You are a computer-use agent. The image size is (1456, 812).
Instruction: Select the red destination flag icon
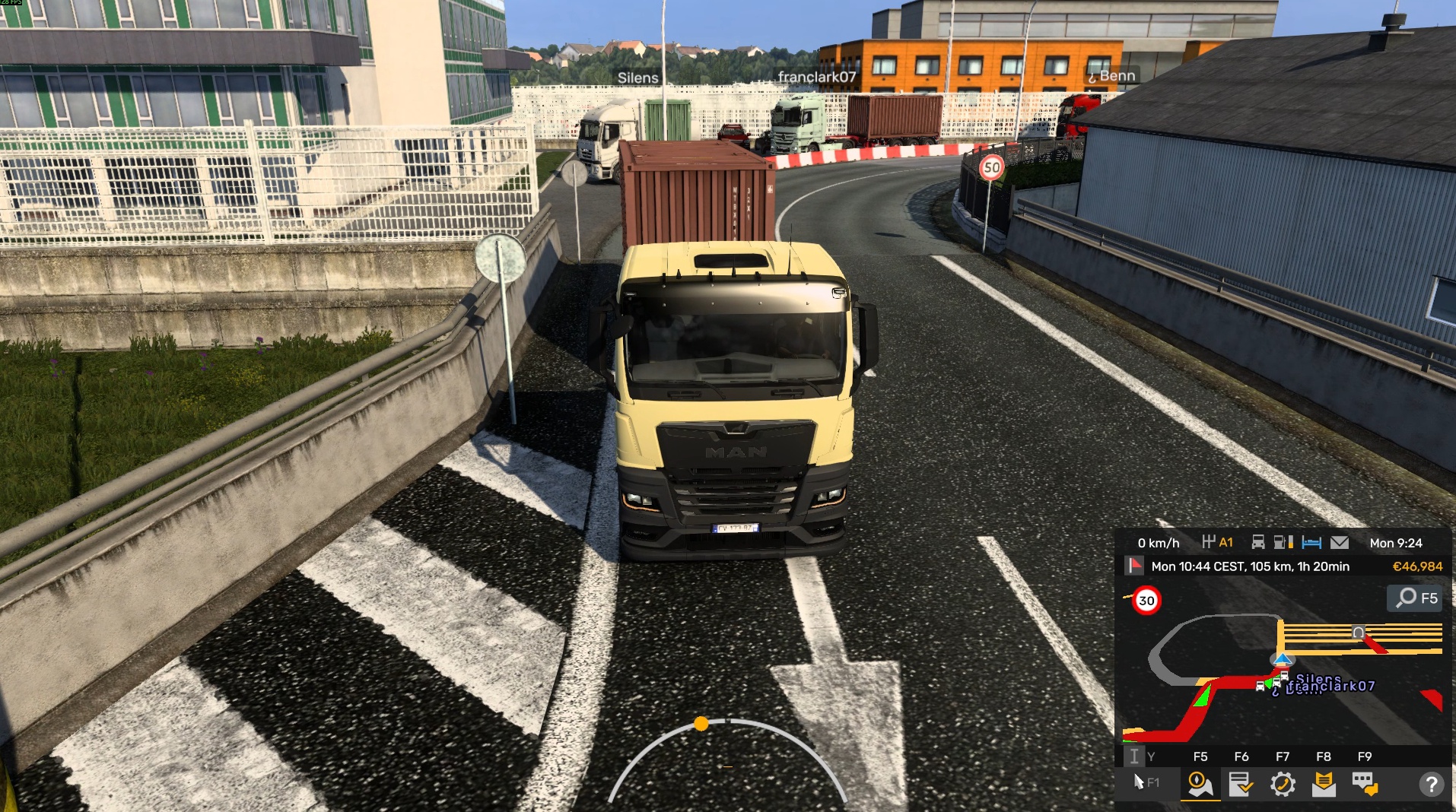(1135, 566)
